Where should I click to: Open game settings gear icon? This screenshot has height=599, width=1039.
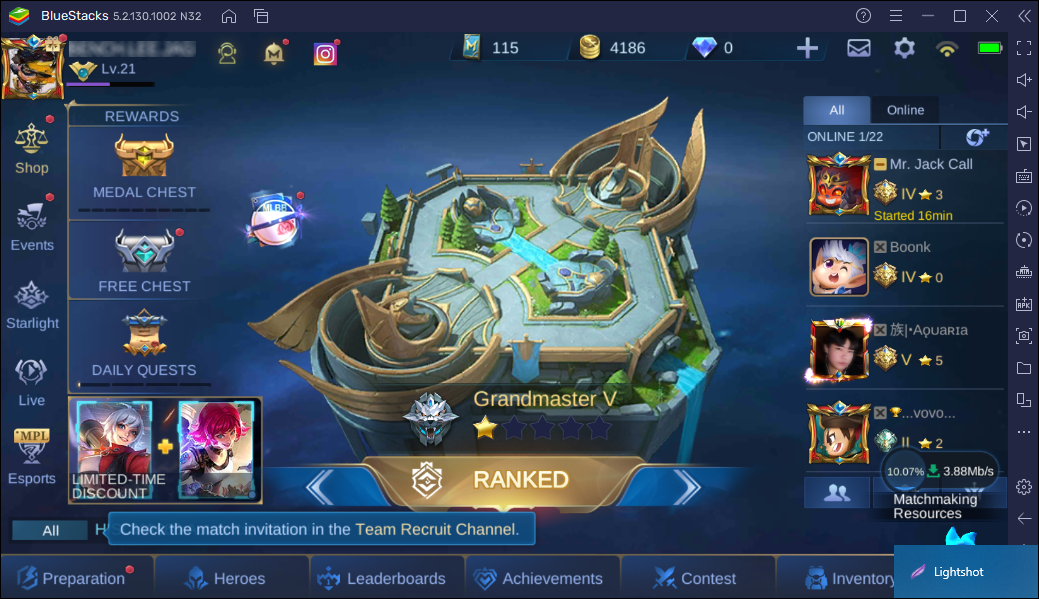click(x=905, y=48)
